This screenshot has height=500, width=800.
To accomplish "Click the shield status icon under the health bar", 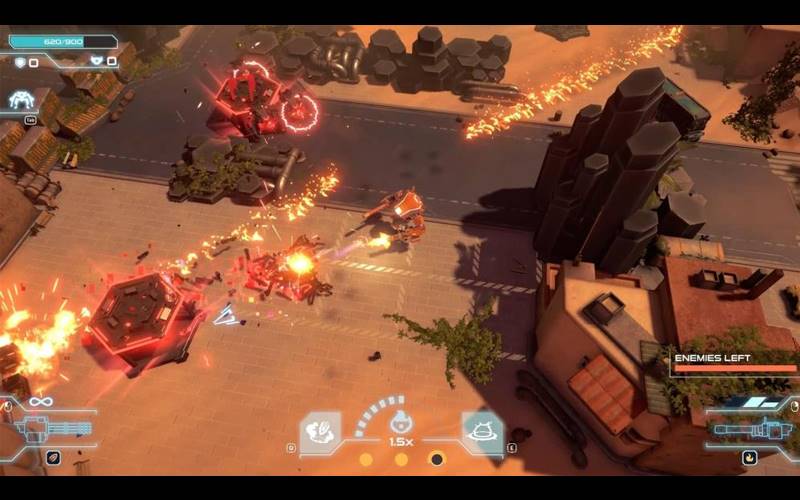I will [20, 62].
